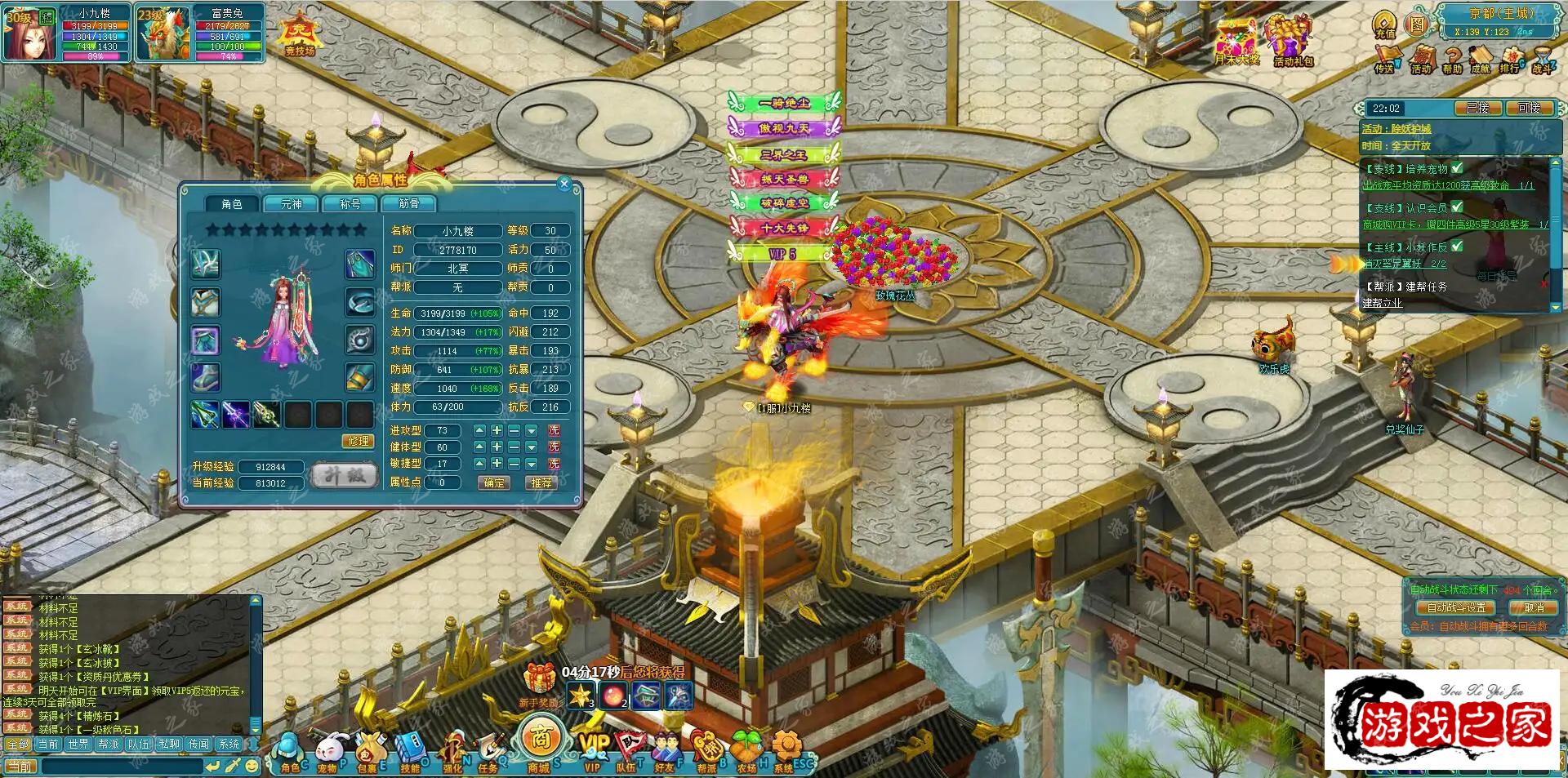The height and width of the screenshot is (778, 1568).
Task: Switch chat to the 世界 channel
Action: (78, 745)
